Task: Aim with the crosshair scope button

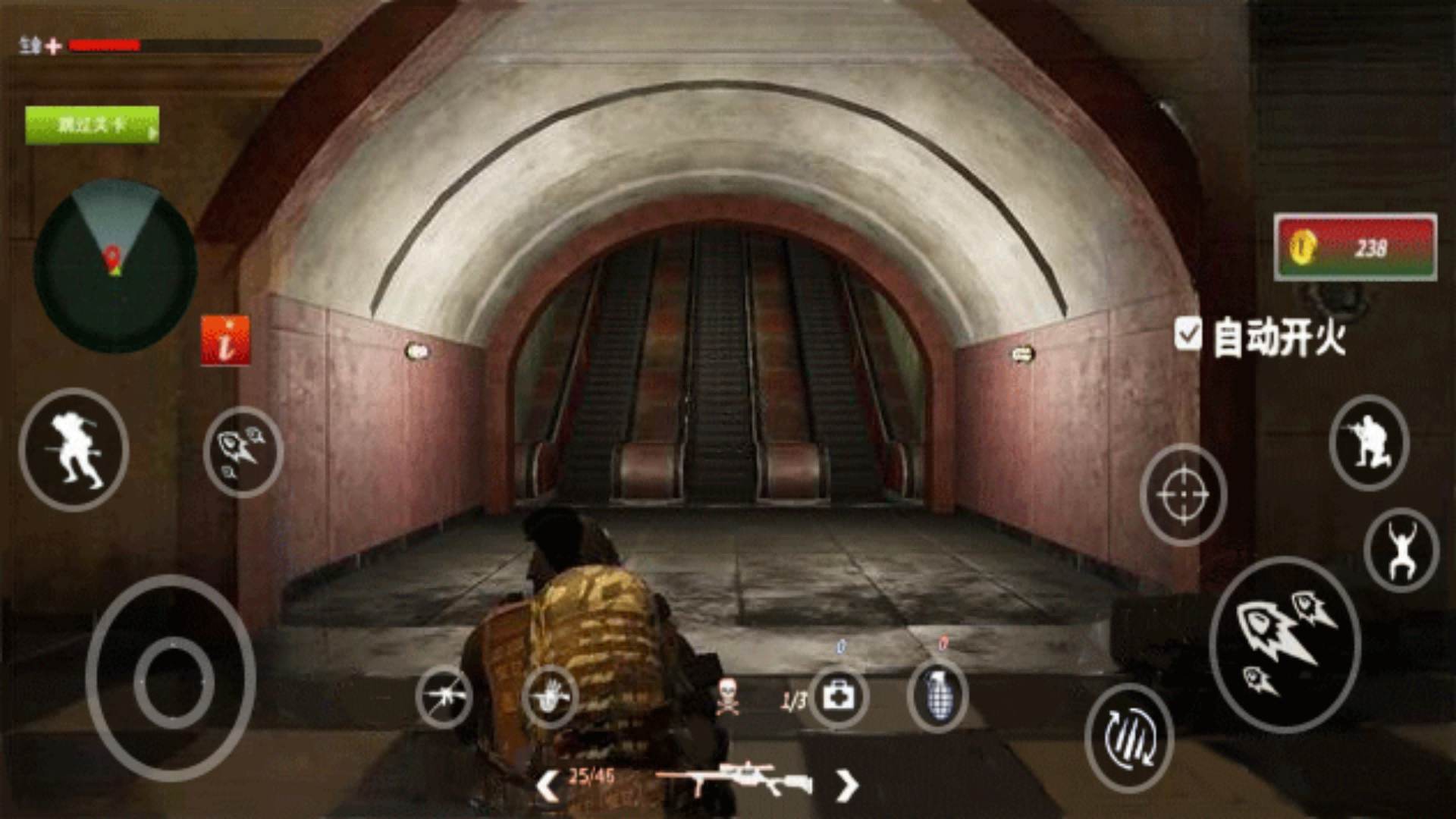Action: click(x=1183, y=494)
